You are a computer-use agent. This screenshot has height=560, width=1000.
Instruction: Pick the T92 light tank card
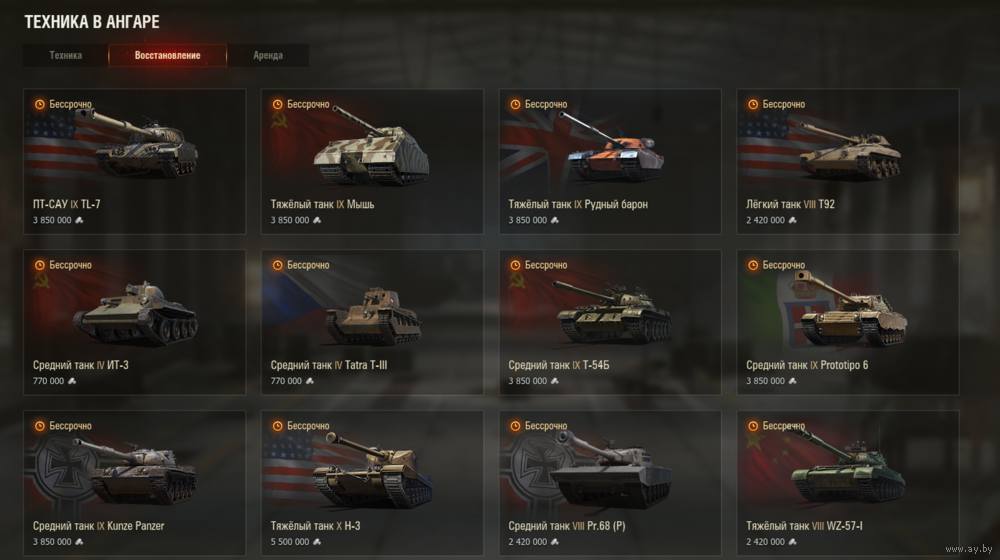[x=848, y=161]
